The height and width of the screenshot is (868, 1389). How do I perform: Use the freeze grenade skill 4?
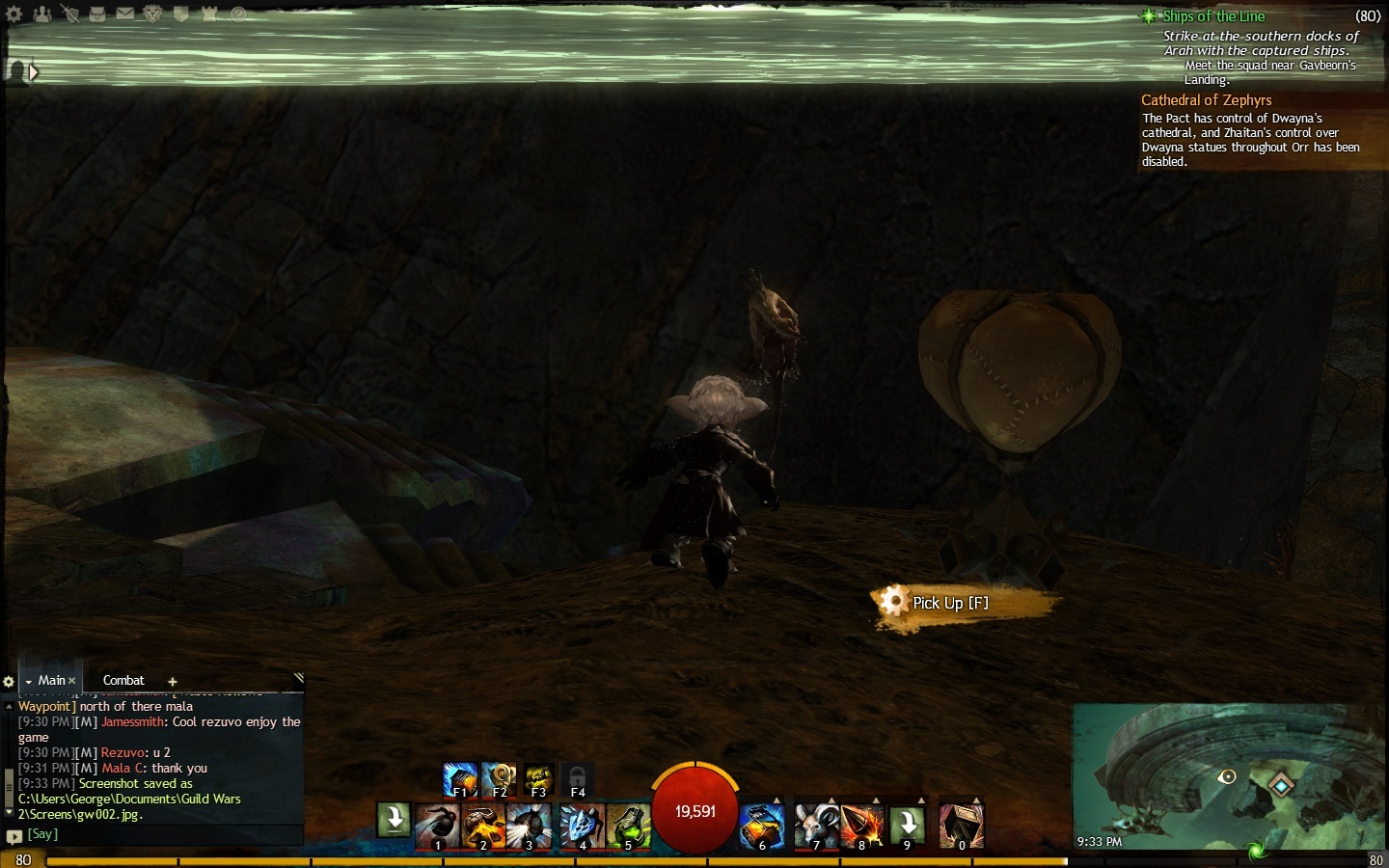[582, 827]
